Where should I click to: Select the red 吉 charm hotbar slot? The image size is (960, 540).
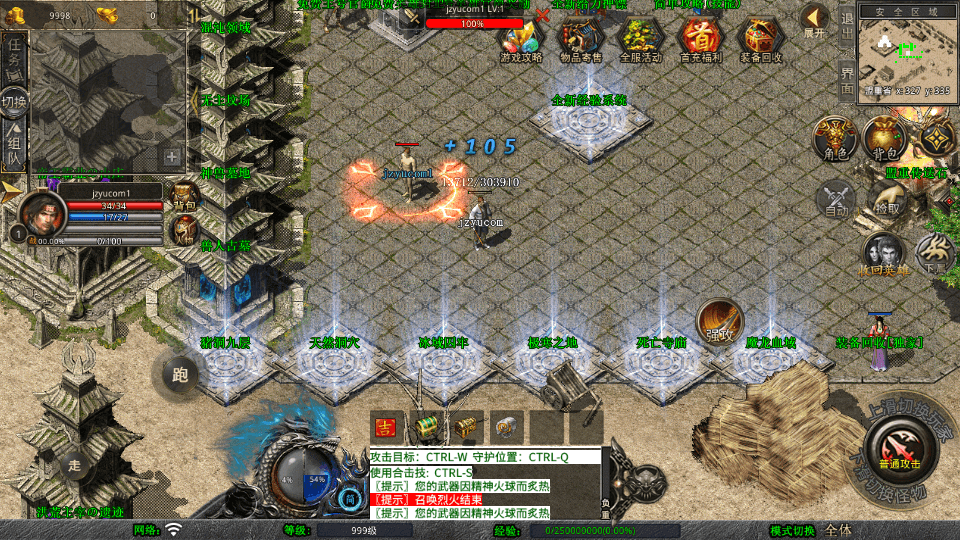[x=386, y=426]
